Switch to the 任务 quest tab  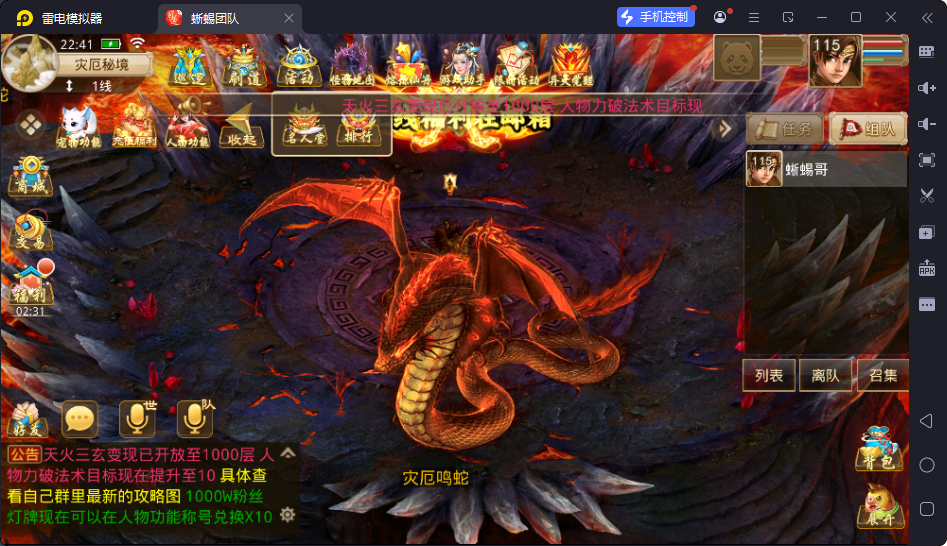pos(786,128)
